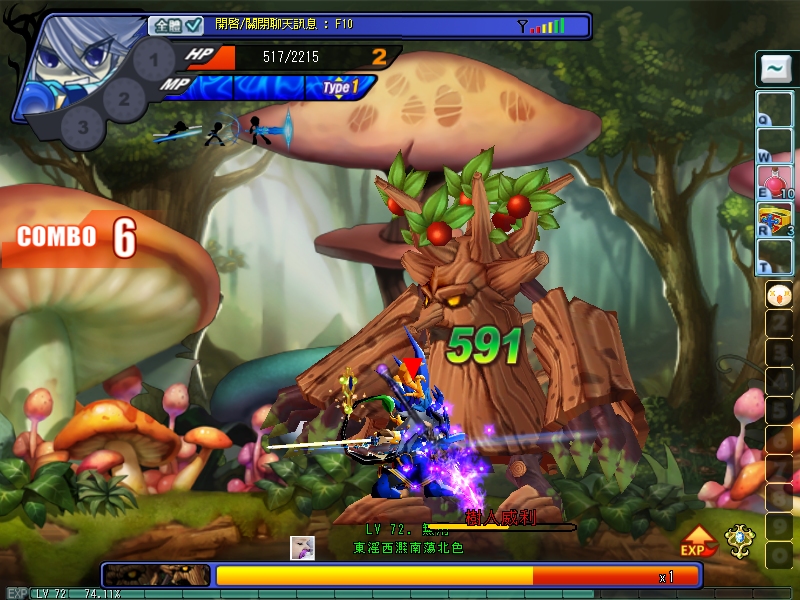Toggle the 全體 chat channel checkbox
Viewport: 800px width, 600px height.
[194, 25]
